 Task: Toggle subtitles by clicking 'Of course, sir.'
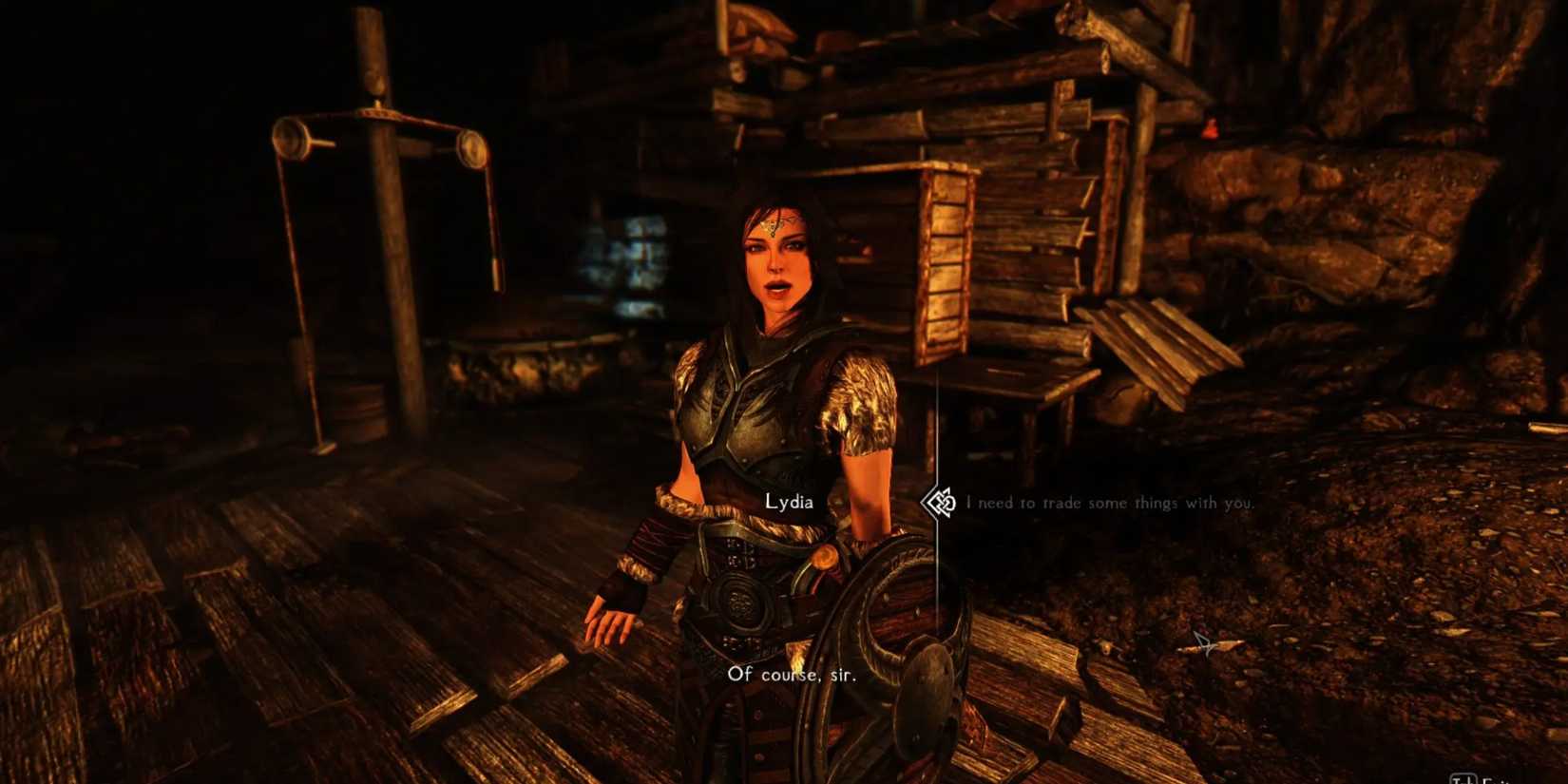click(794, 677)
